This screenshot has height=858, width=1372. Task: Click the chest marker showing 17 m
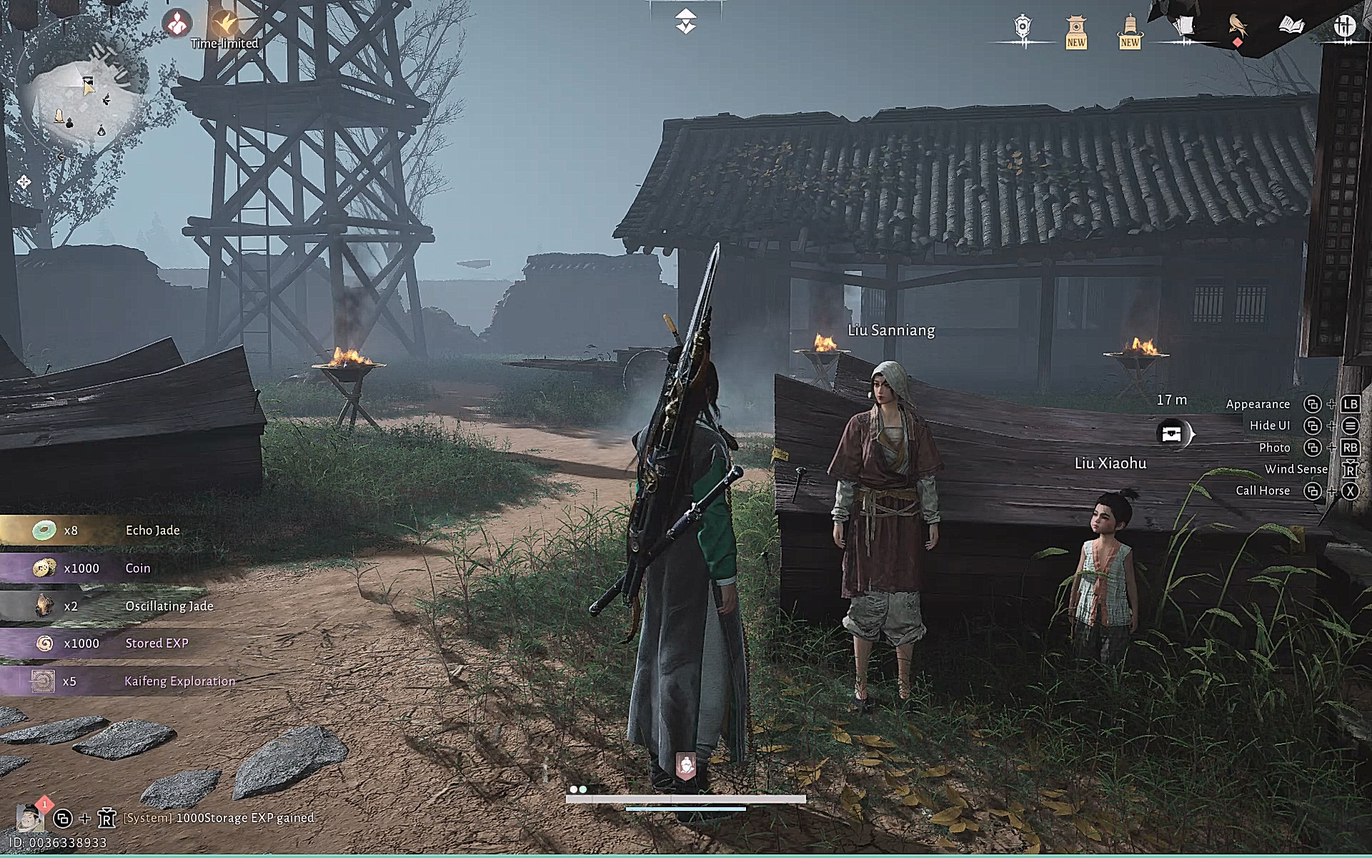point(1173,433)
